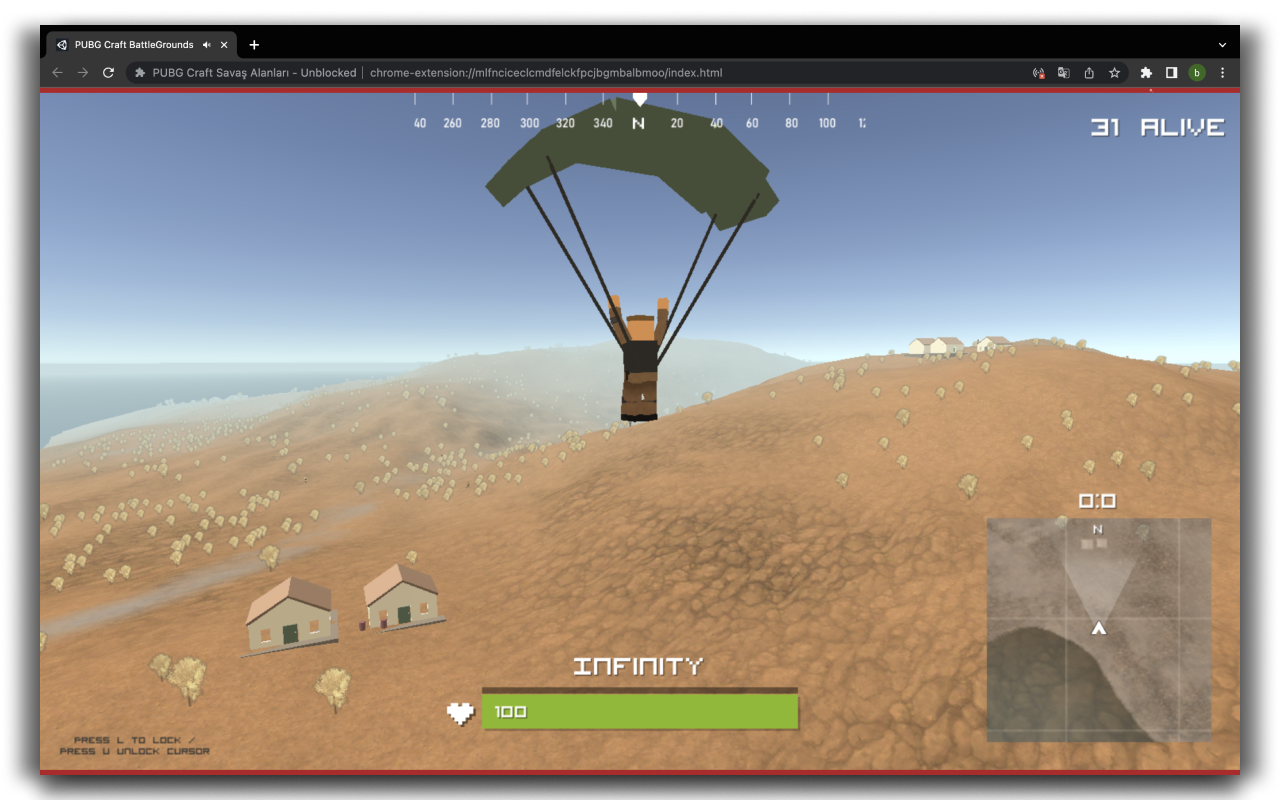Screen dimensions: 1280x800
Task: Open the Extensions puzzle-piece menu
Action: [x=1145, y=72]
